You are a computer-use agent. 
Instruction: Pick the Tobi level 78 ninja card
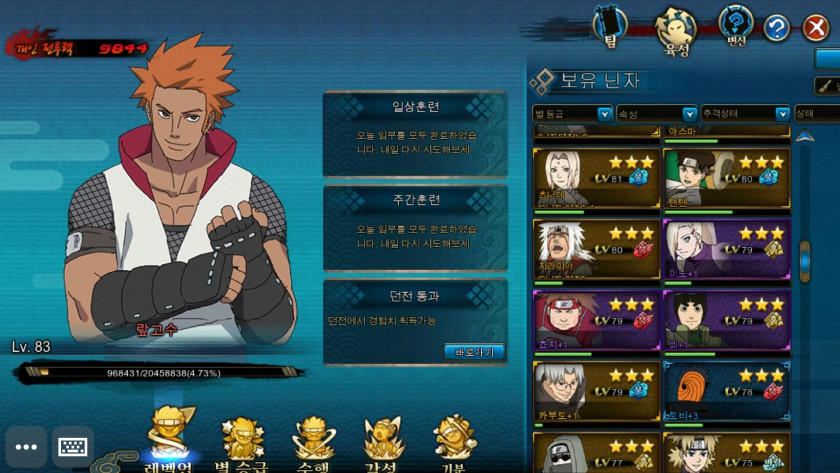[x=726, y=390]
